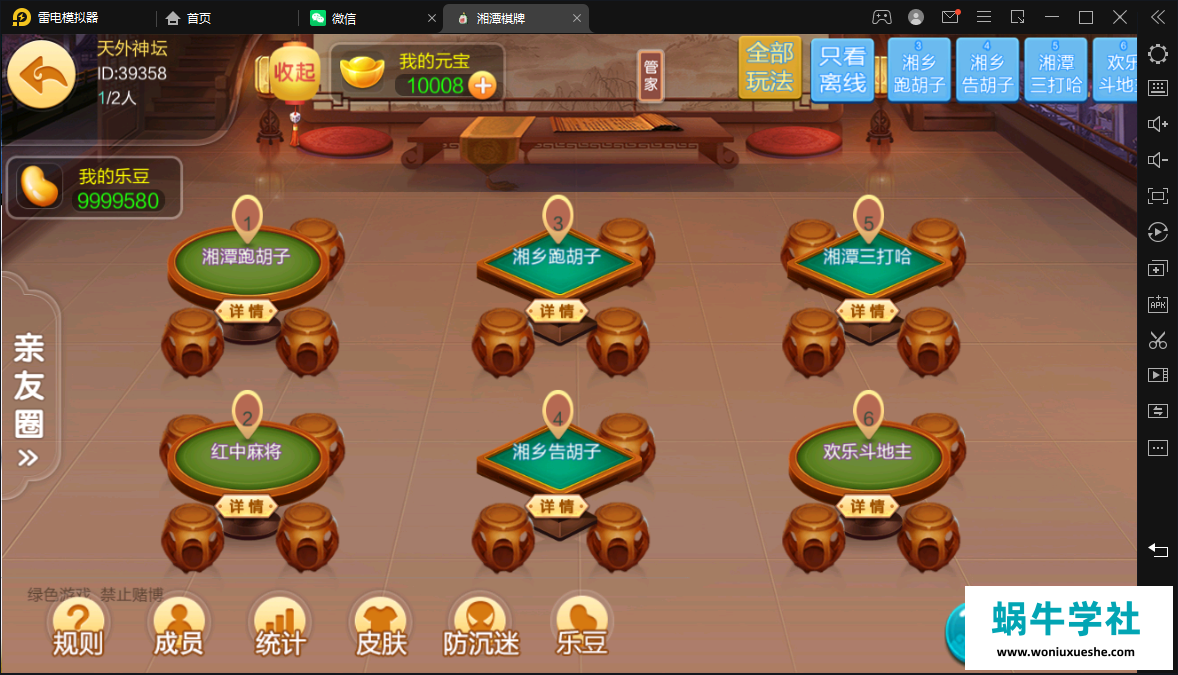Add more 元宝 with the plus button
Screen dimensions: 1178x675
click(x=483, y=86)
